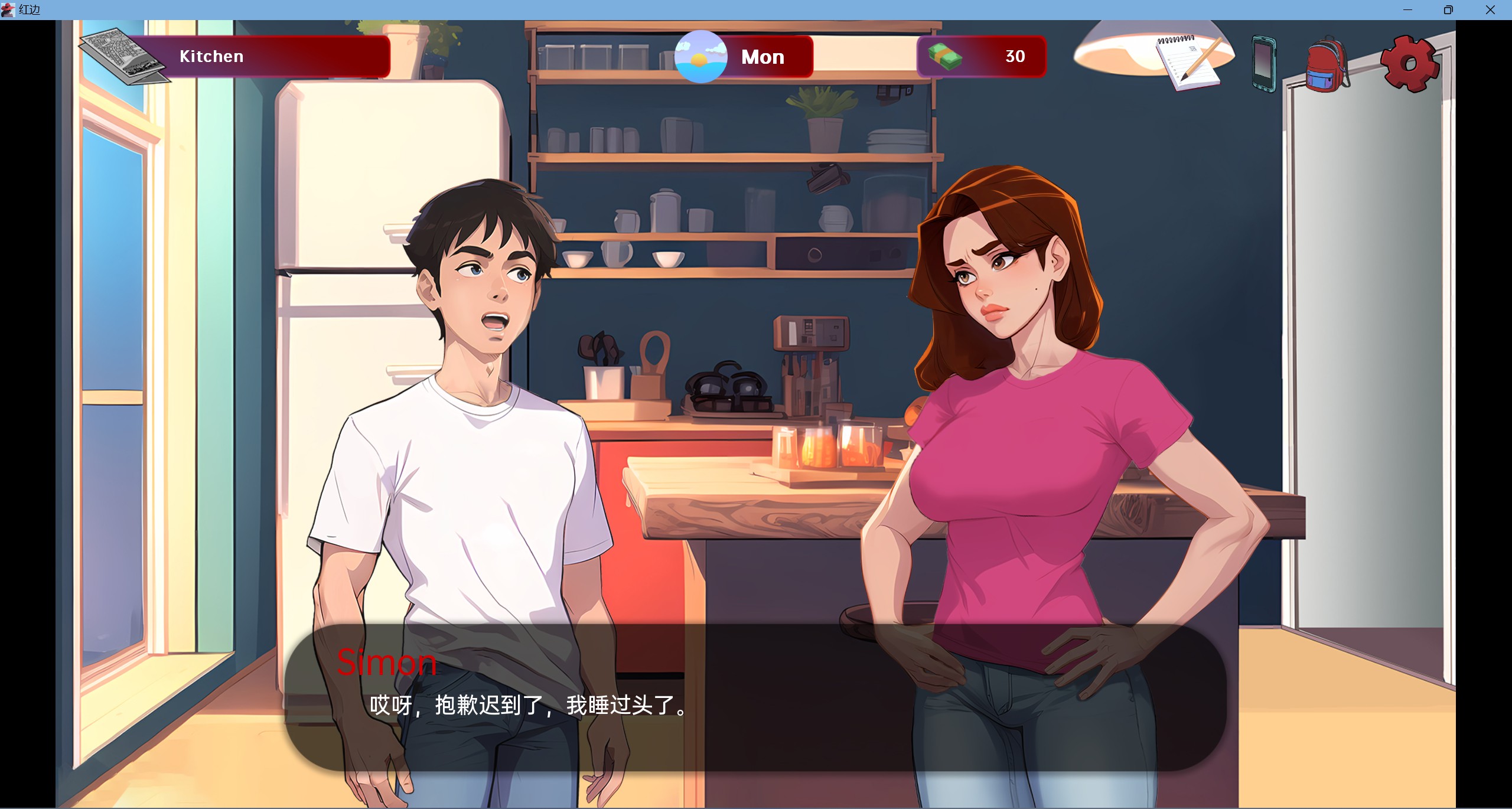Click the sunrise time-of-day icon

point(700,57)
